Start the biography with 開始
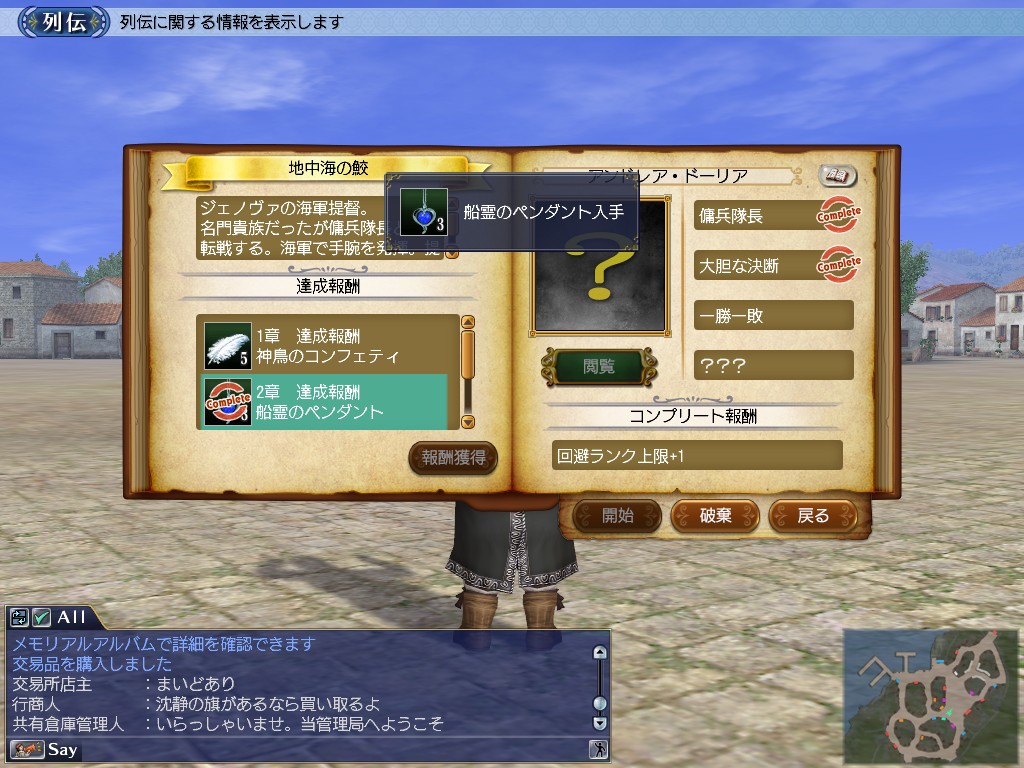The width and height of the screenshot is (1024, 768). 617,516
